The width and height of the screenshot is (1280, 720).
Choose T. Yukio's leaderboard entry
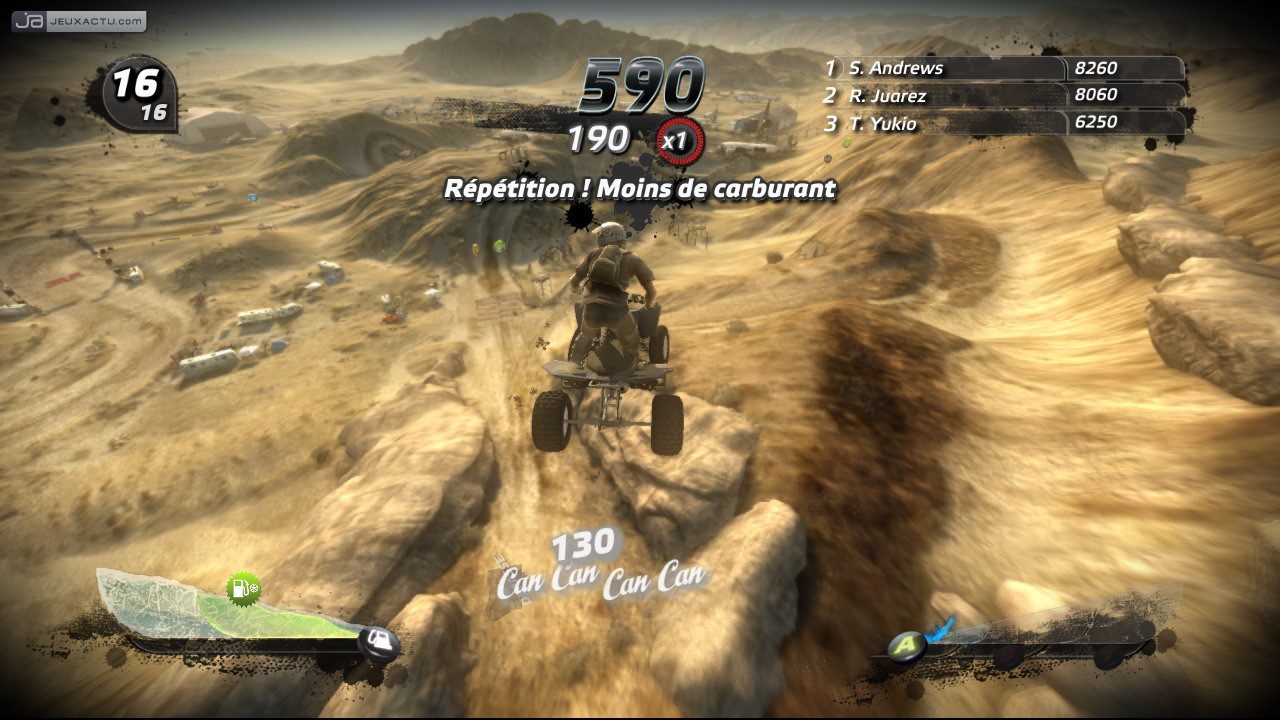(883, 123)
